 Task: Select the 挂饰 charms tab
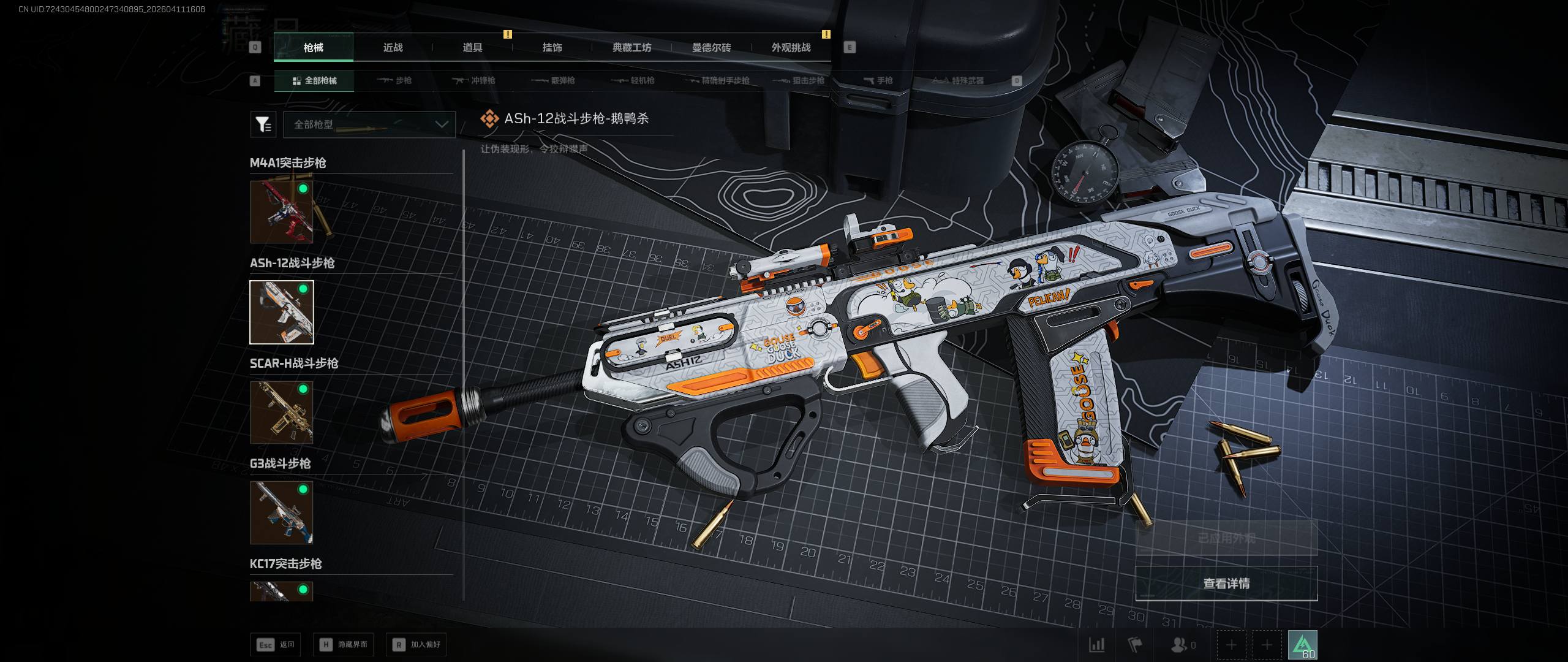(x=552, y=47)
